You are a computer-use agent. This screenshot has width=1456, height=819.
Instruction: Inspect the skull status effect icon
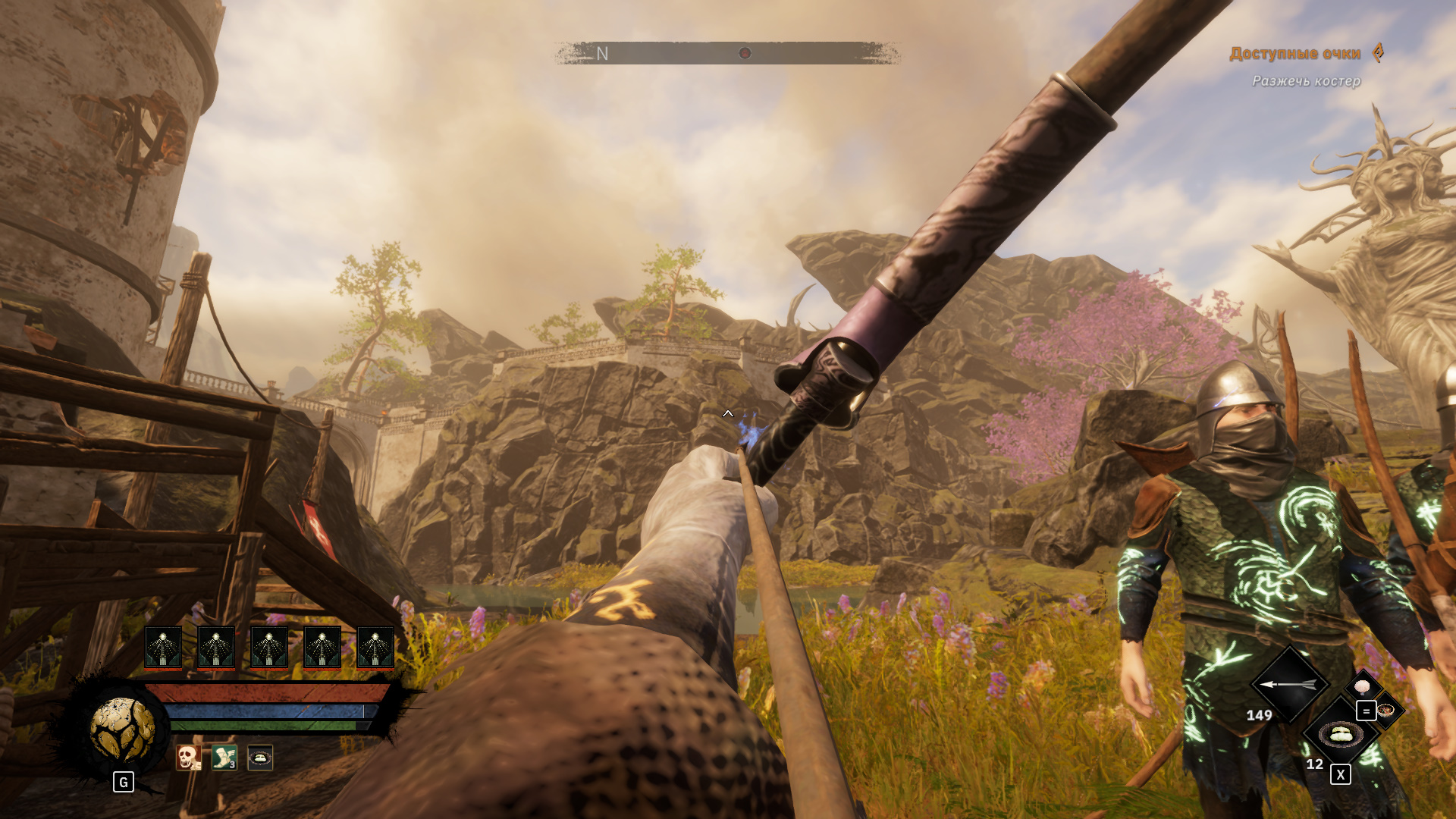[x=188, y=757]
